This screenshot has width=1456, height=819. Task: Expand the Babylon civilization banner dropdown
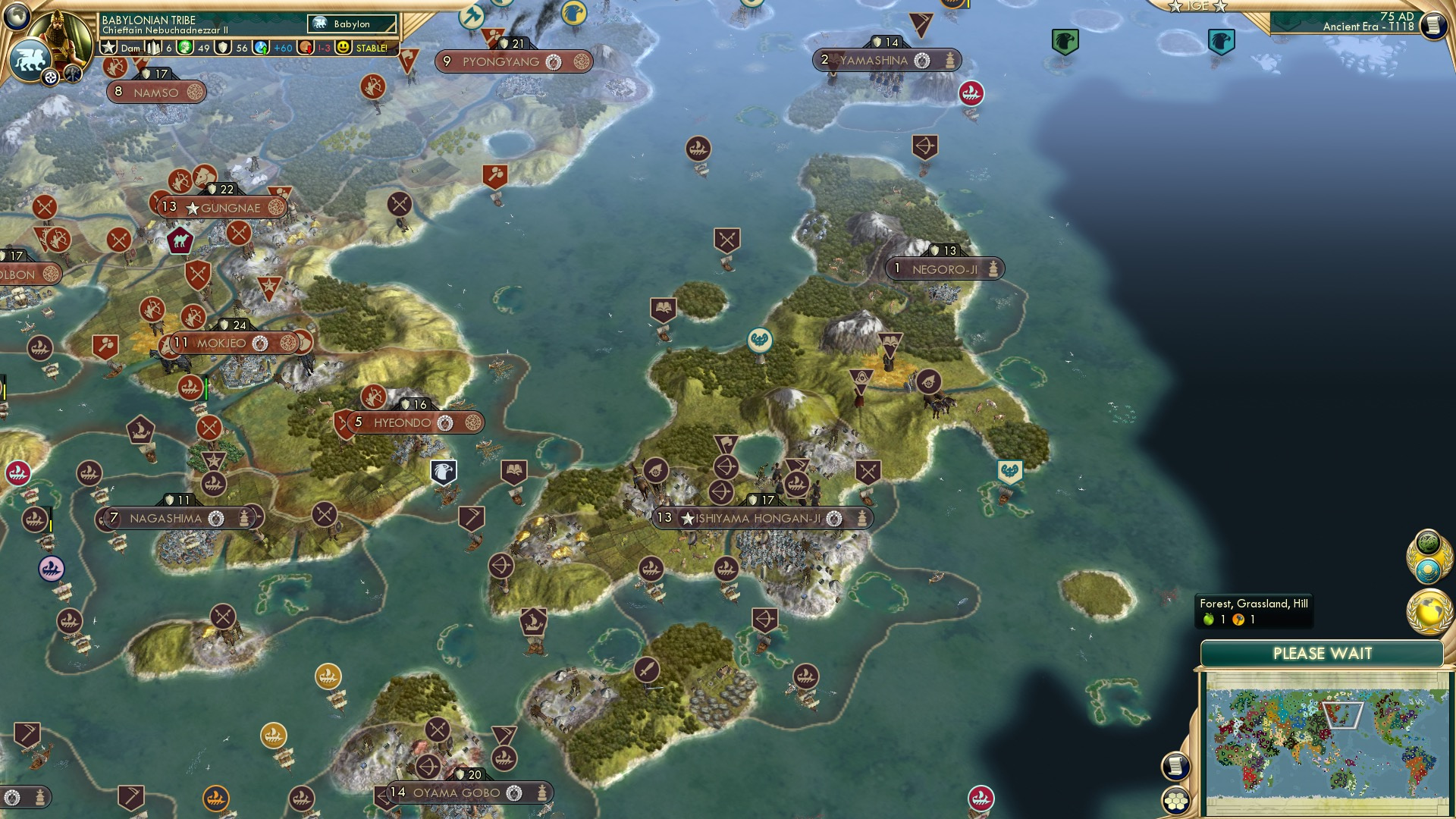click(x=353, y=24)
